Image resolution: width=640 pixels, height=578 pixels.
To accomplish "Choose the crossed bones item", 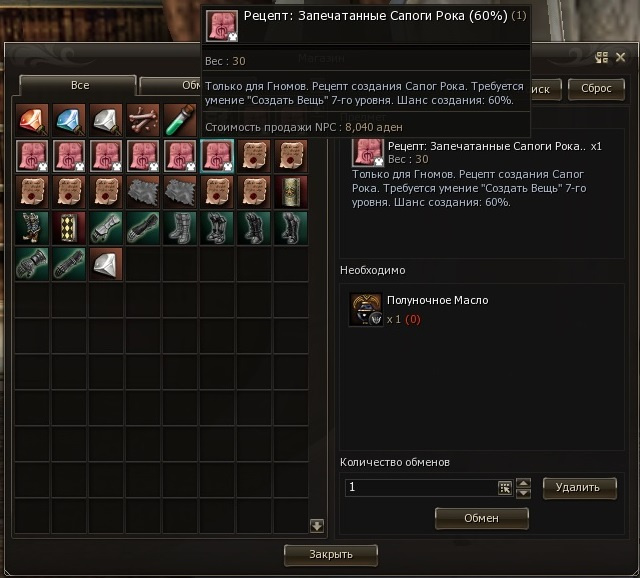I will click(x=142, y=119).
